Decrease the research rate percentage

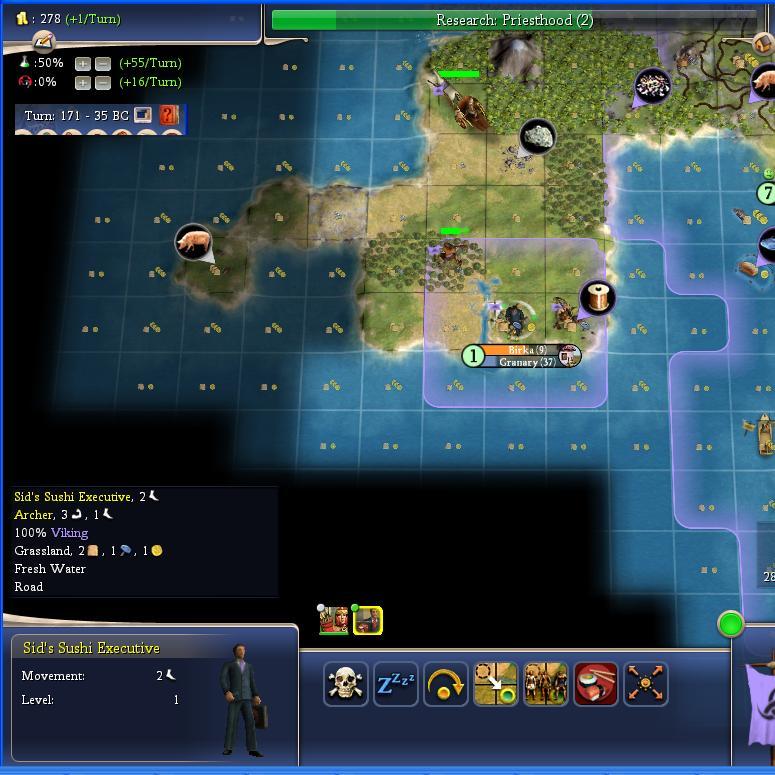pyautogui.click(x=102, y=63)
